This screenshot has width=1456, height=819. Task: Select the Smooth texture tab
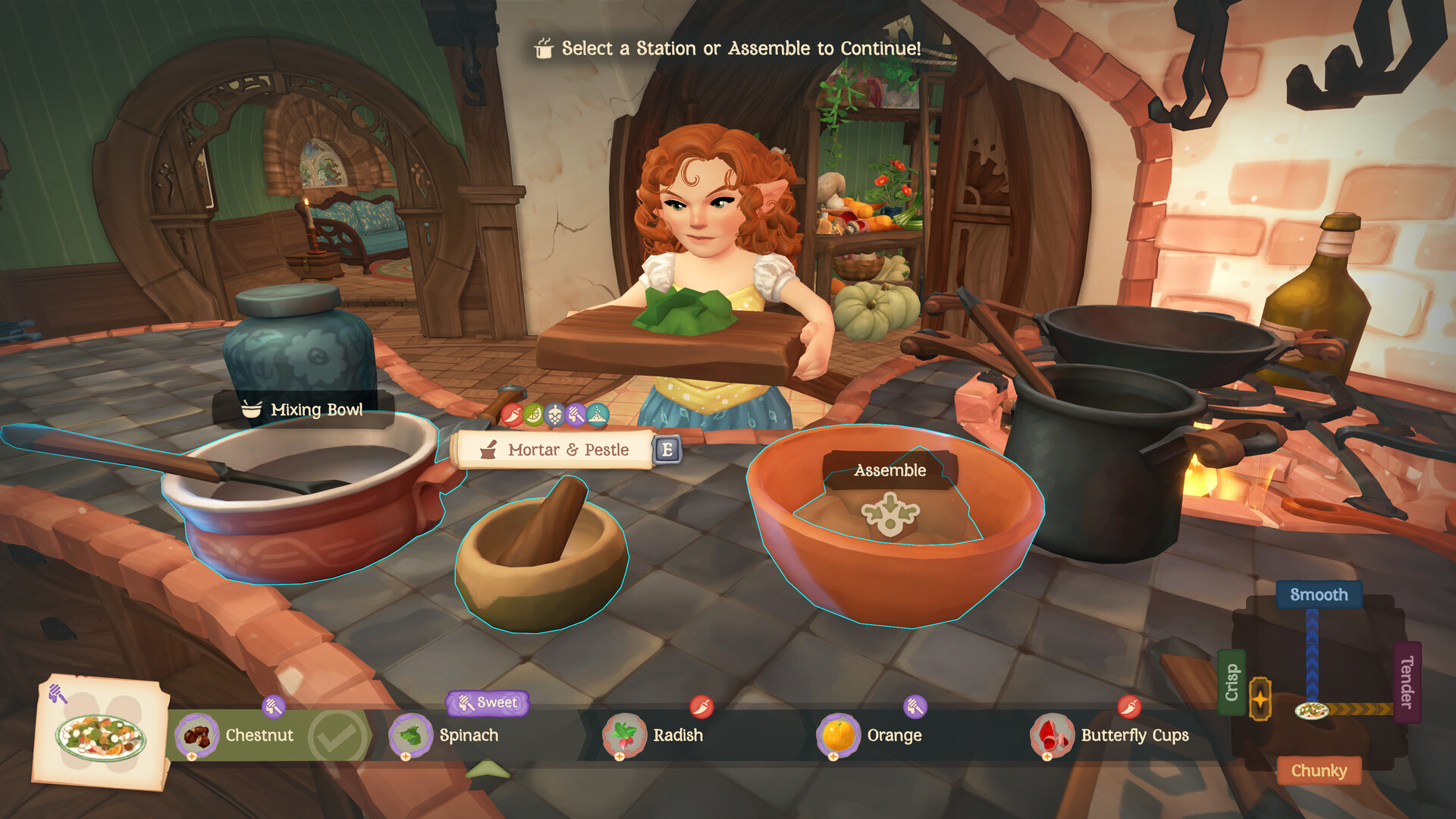pos(1319,595)
